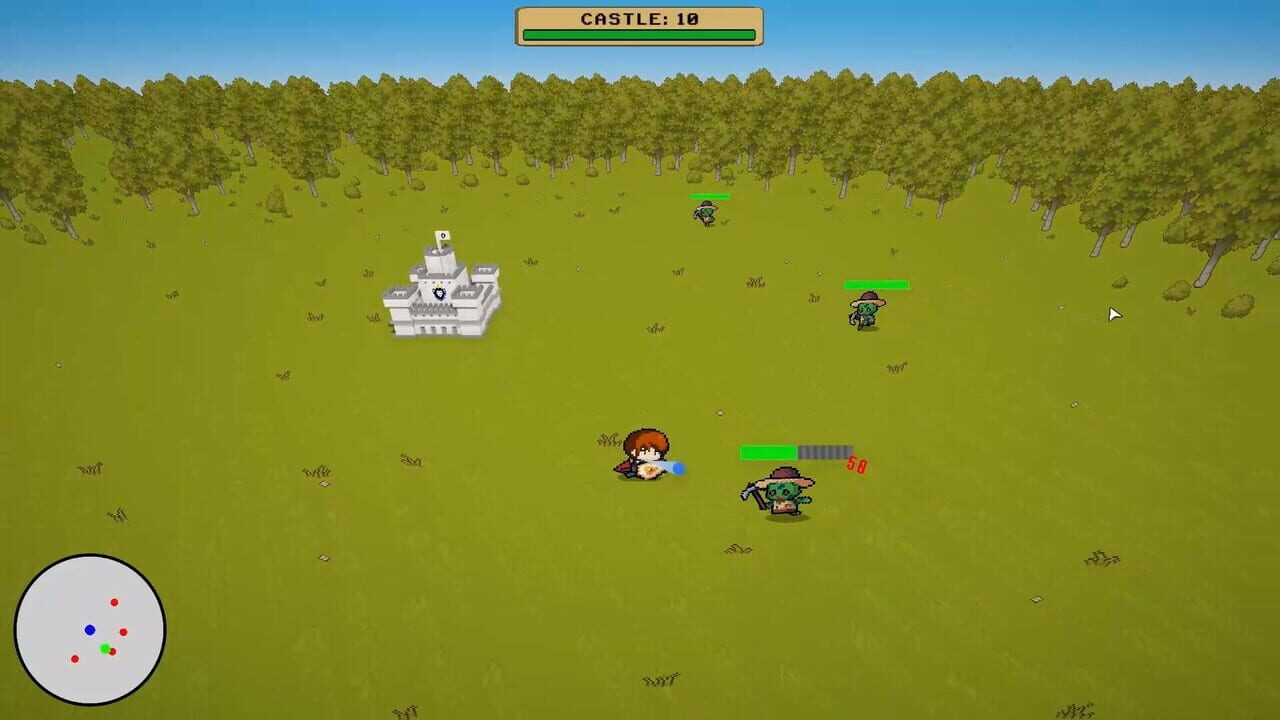Click the red 58 damage number
The image size is (1280, 720).
pyautogui.click(x=858, y=462)
